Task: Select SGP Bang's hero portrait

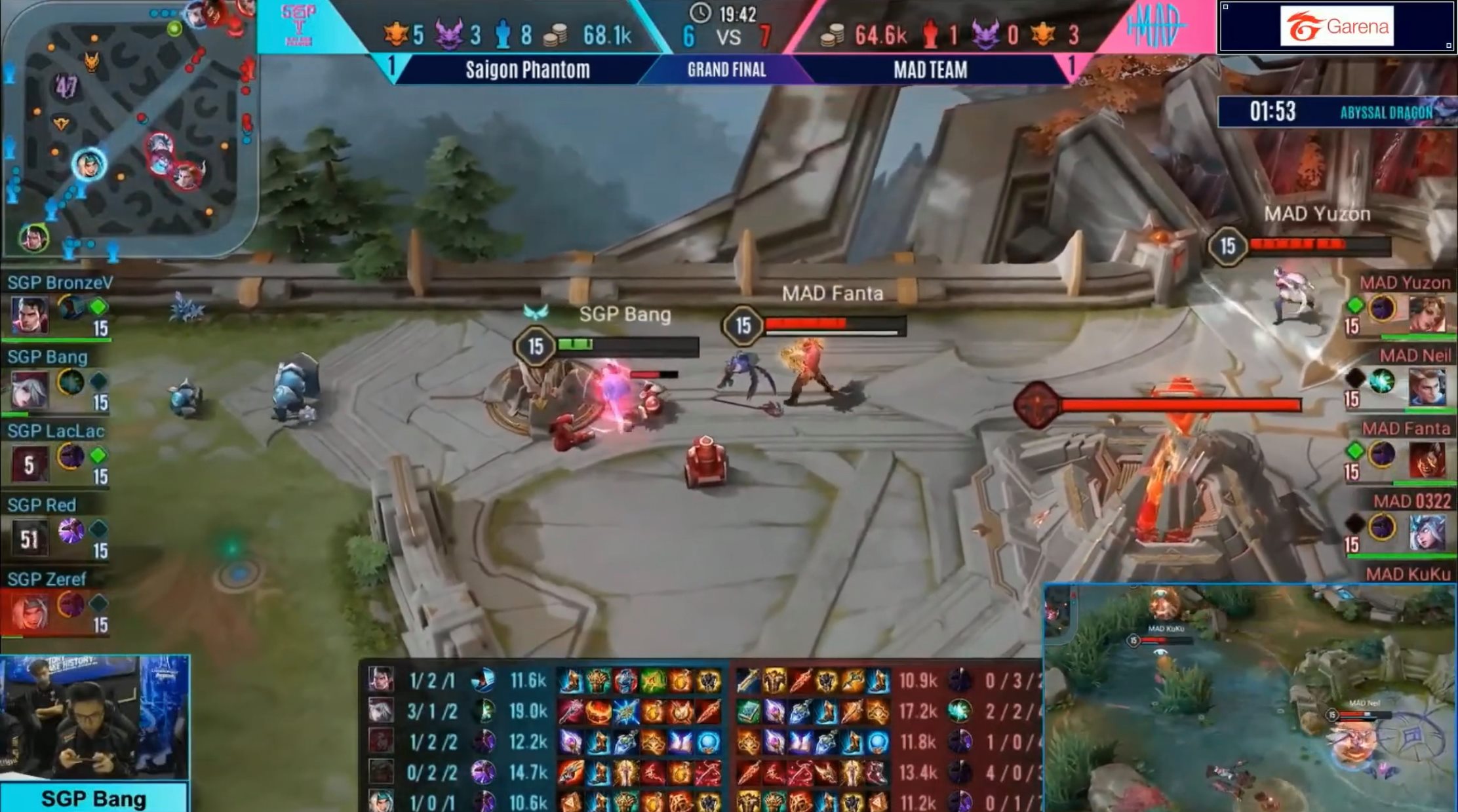Action: tap(30, 390)
